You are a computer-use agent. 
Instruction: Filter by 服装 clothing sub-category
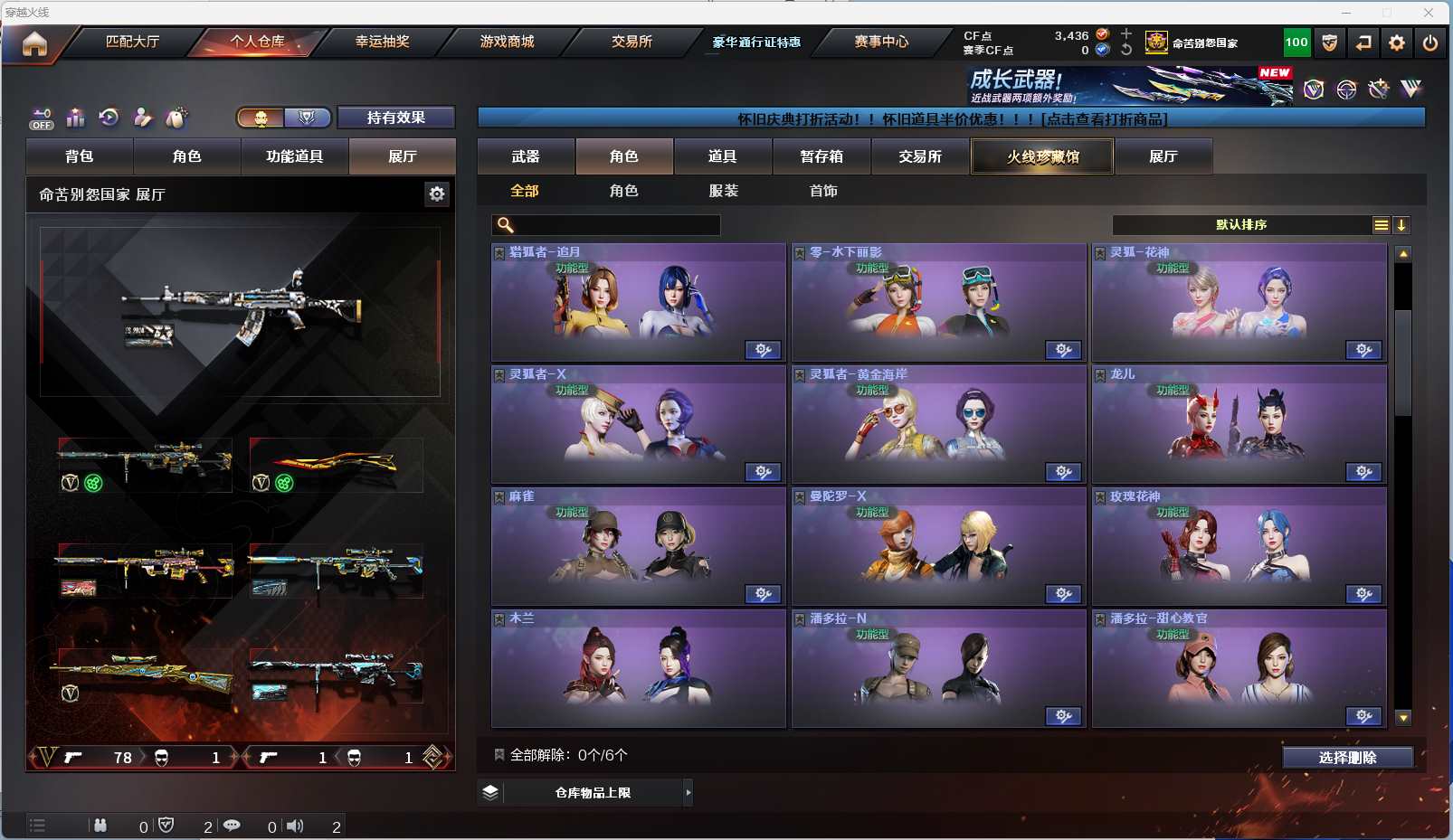724,191
